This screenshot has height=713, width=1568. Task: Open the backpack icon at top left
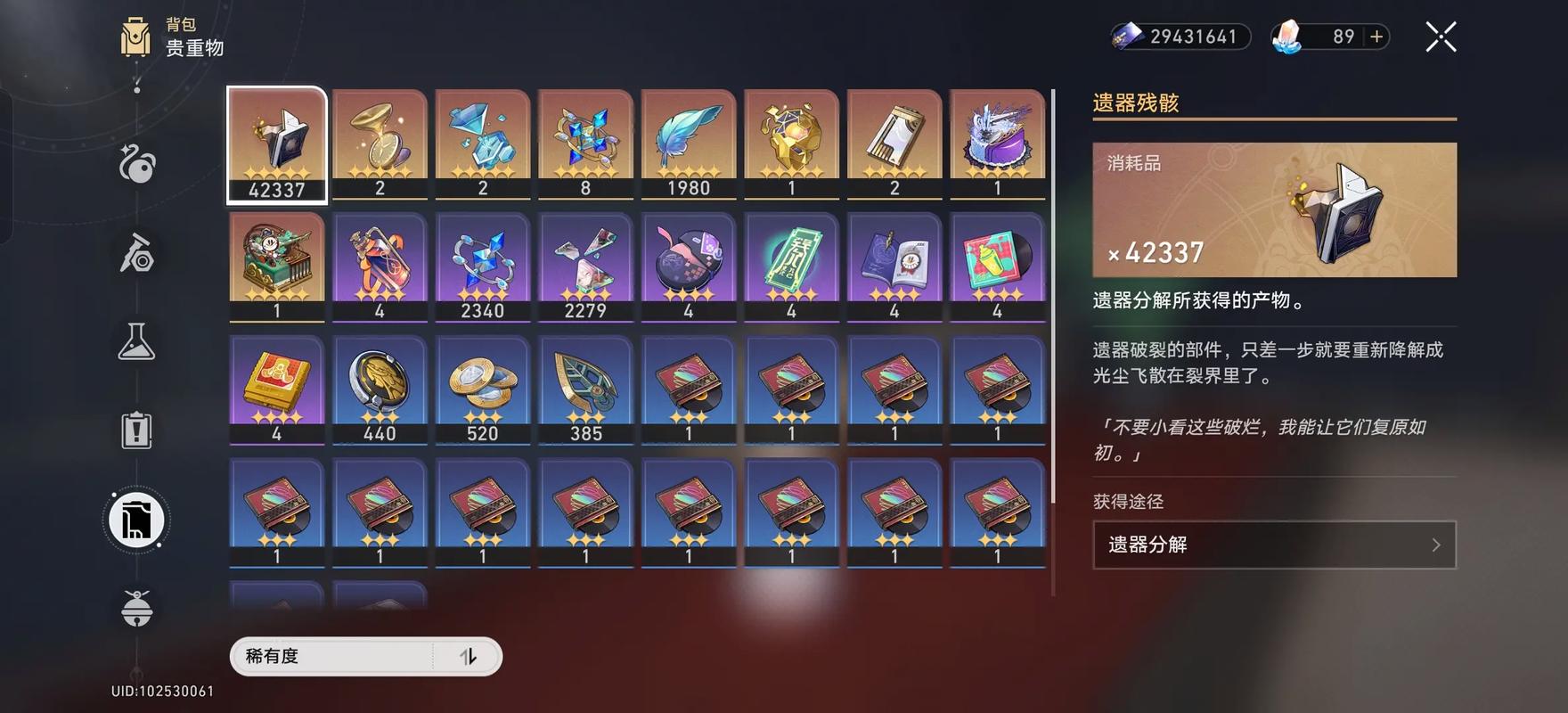[135, 37]
